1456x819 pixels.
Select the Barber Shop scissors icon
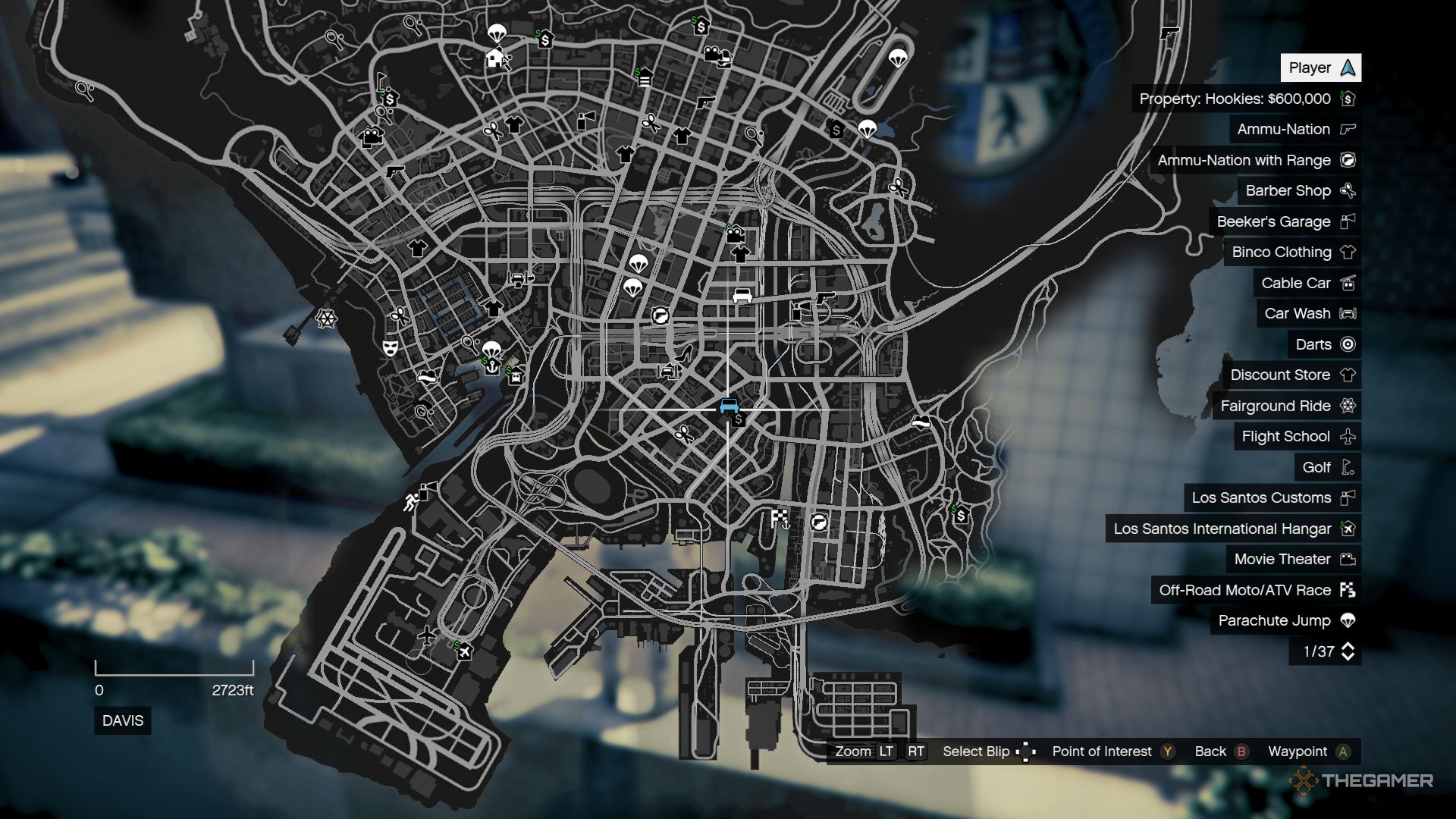[1348, 190]
